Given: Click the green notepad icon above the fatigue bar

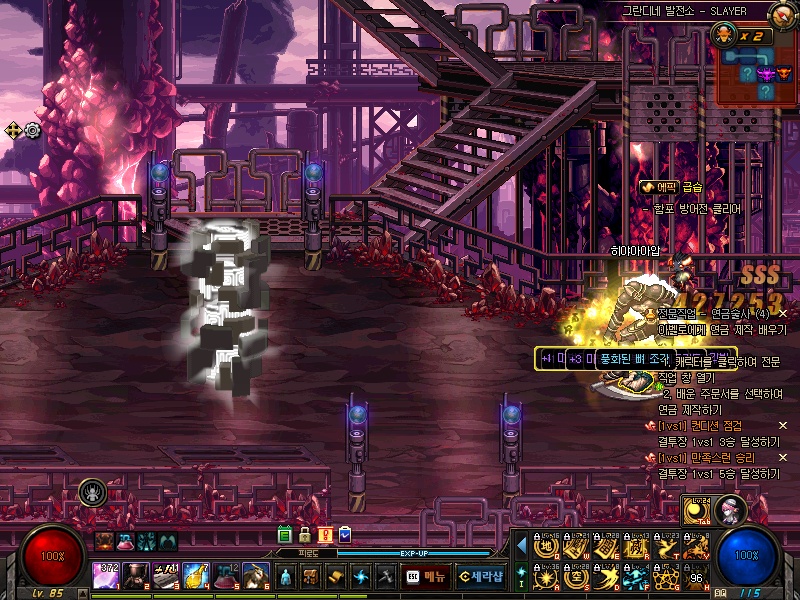Looking at the screenshot, I should pyautogui.click(x=285, y=535).
